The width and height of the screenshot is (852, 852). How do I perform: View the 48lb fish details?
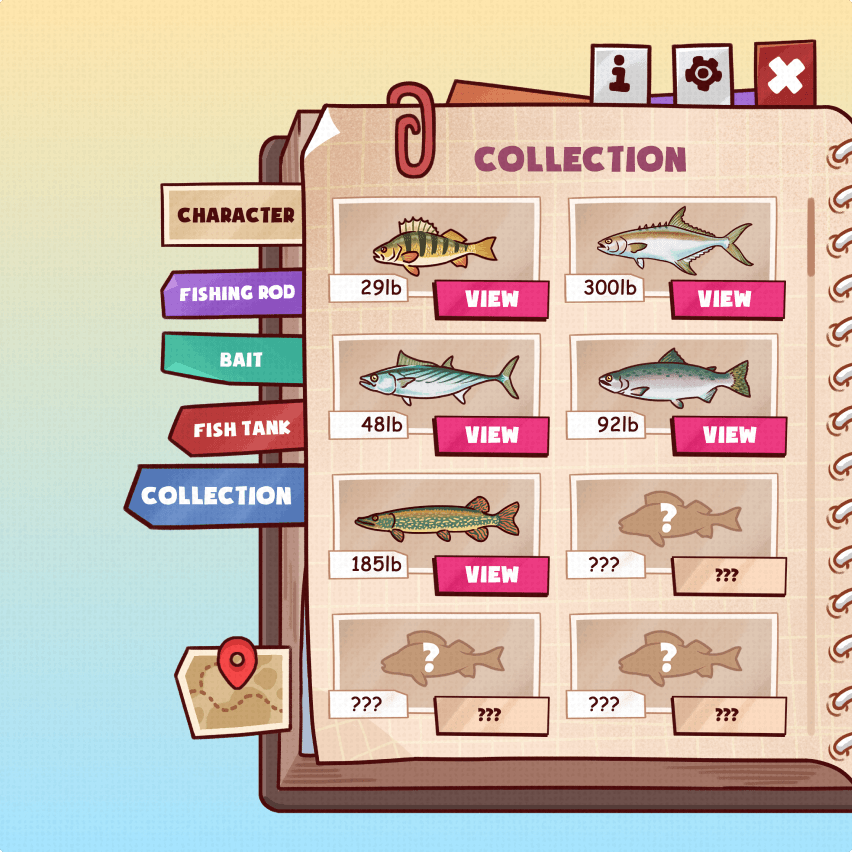tap(492, 435)
